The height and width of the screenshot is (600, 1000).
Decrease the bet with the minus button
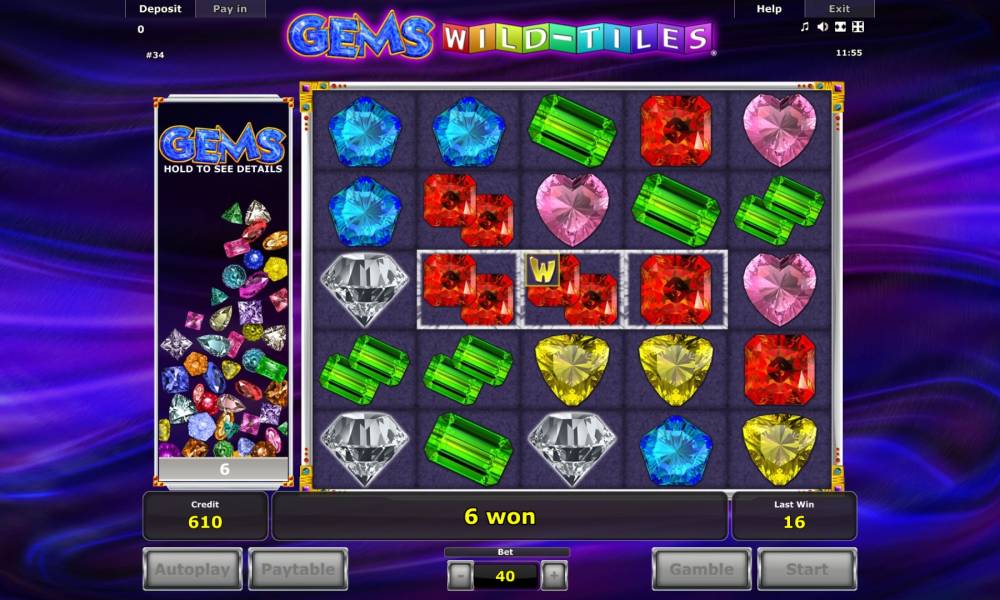459,576
